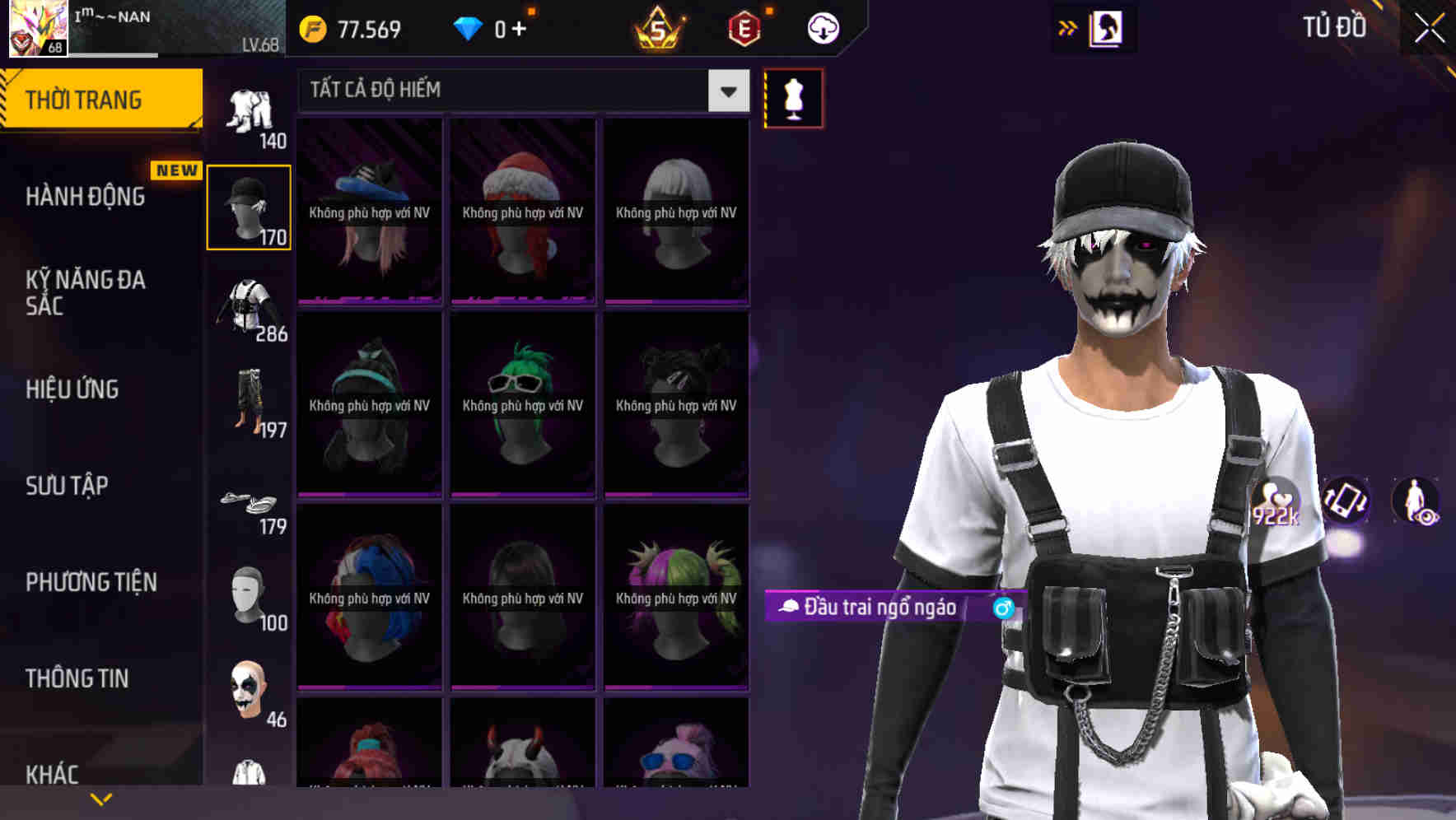Toggle the phone preview icon near 922k counter
This screenshot has height=820, width=1456.
click(x=1346, y=502)
